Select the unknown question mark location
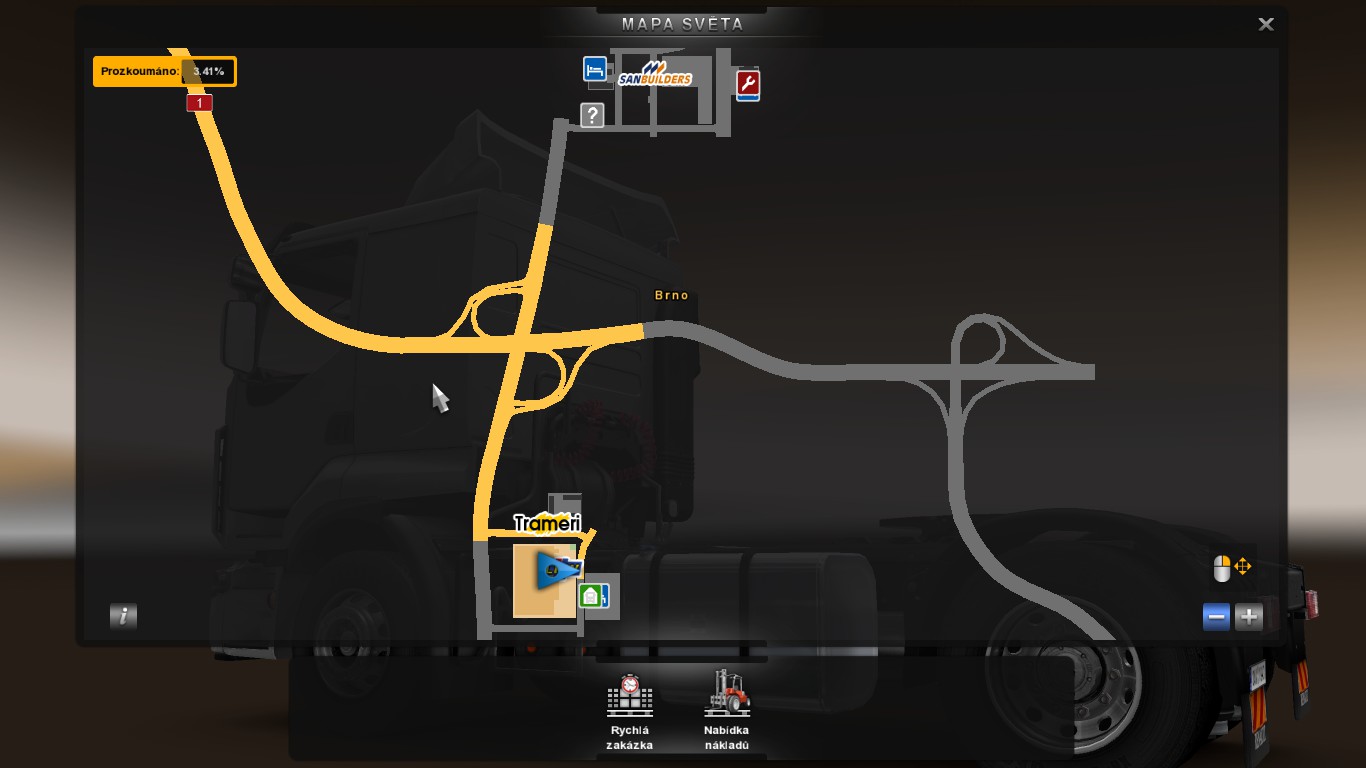 tap(592, 115)
